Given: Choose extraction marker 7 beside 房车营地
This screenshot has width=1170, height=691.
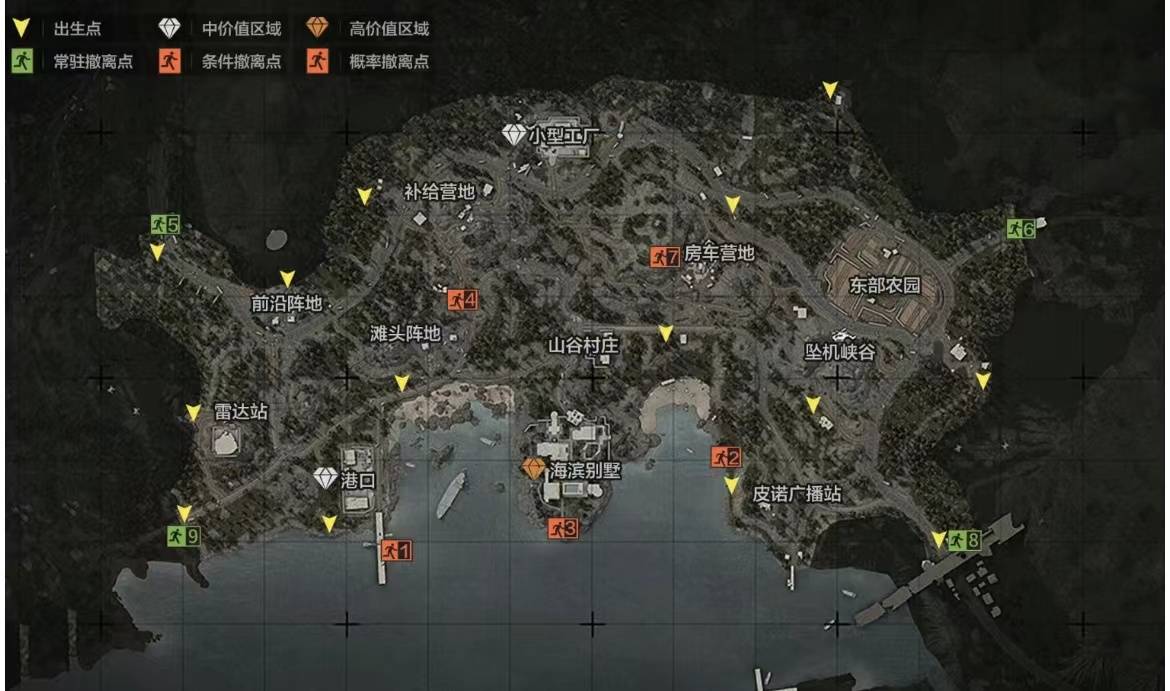Looking at the screenshot, I should coord(665,257).
